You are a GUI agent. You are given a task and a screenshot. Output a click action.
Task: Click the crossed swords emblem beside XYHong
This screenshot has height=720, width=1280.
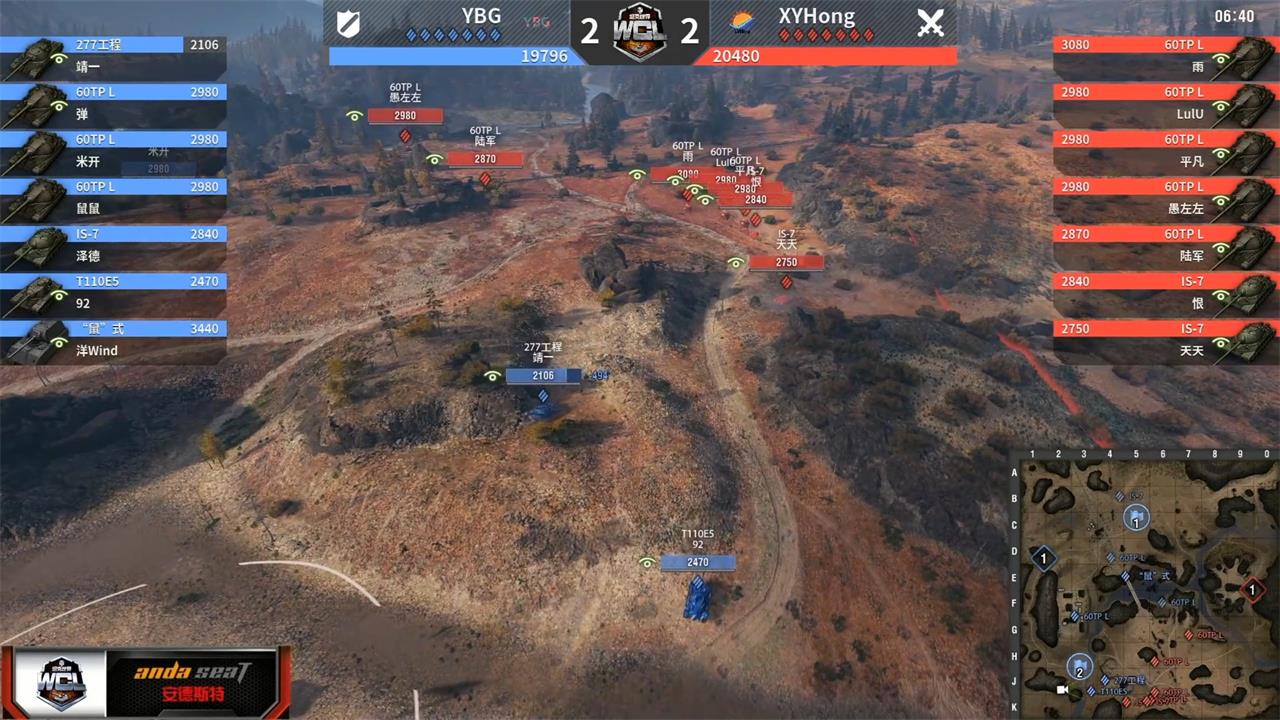pyautogui.click(x=931, y=24)
